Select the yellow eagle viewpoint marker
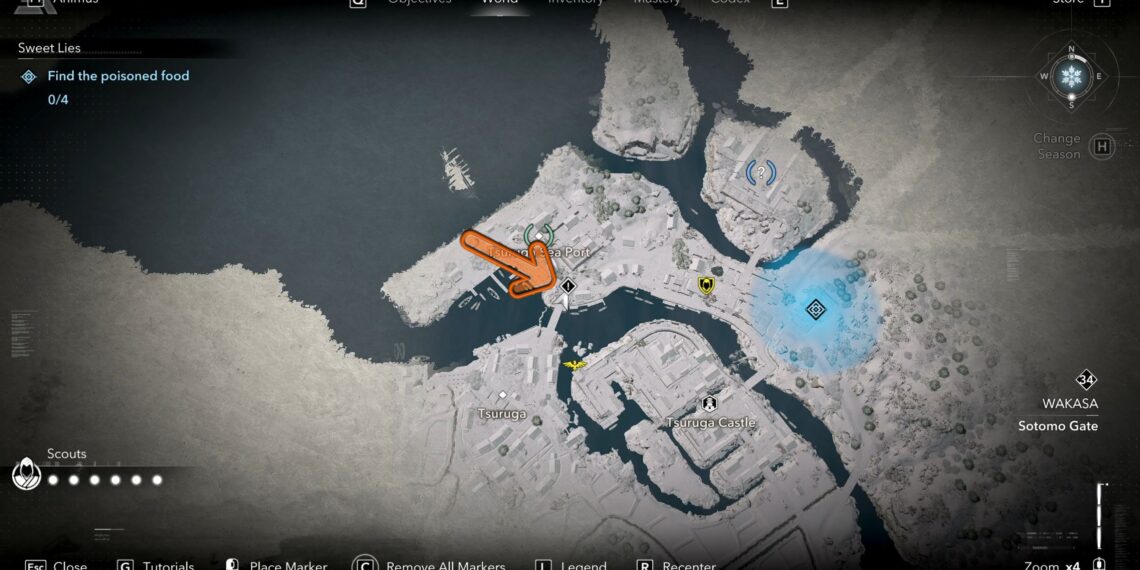The image size is (1140, 570). point(575,366)
